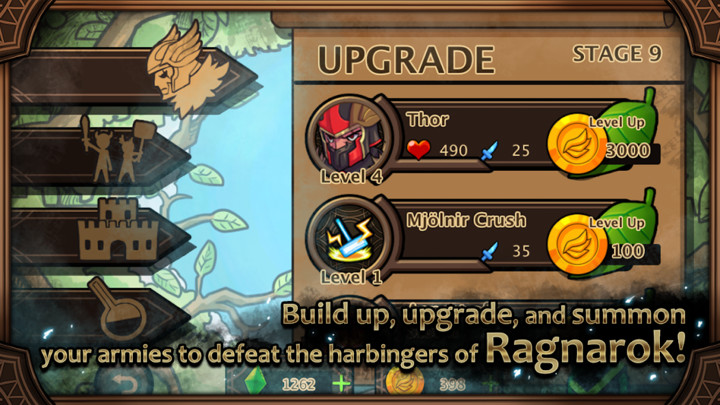Select the Mjölnir Crush skill icon
This screenshot has width=720, height=405.
342,236
